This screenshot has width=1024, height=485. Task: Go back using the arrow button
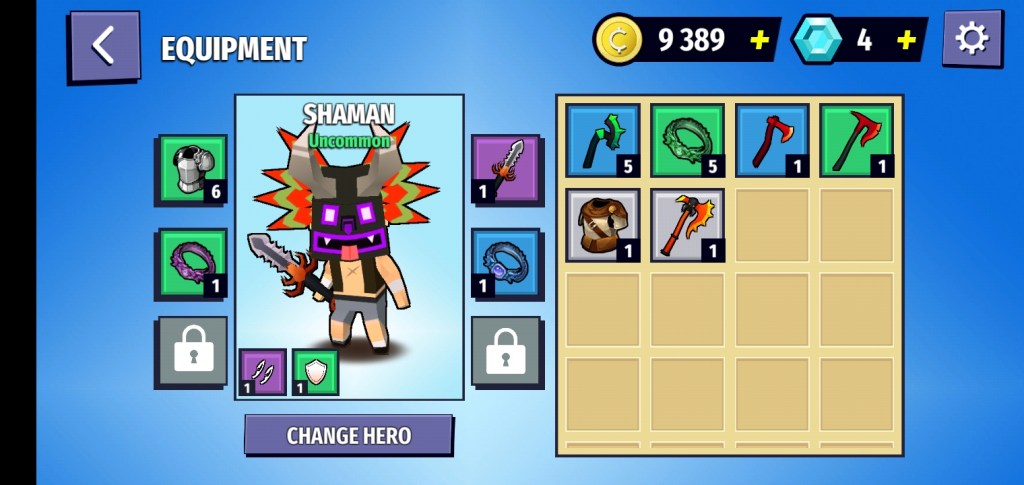tap(104, 45)
